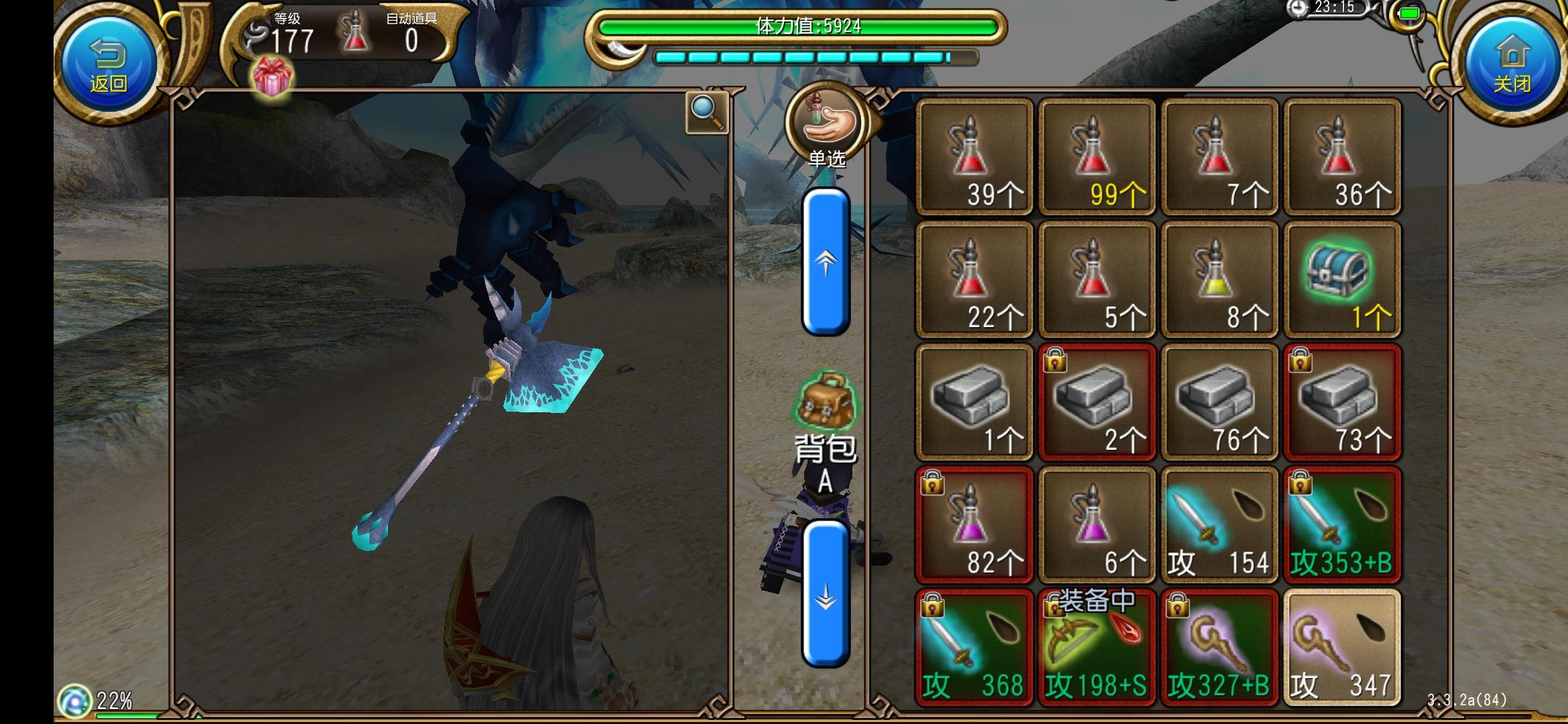The image size is (1568, 724).
Task: Select the glowing sword with 攻 154
Action: (x=1220, y=524)
